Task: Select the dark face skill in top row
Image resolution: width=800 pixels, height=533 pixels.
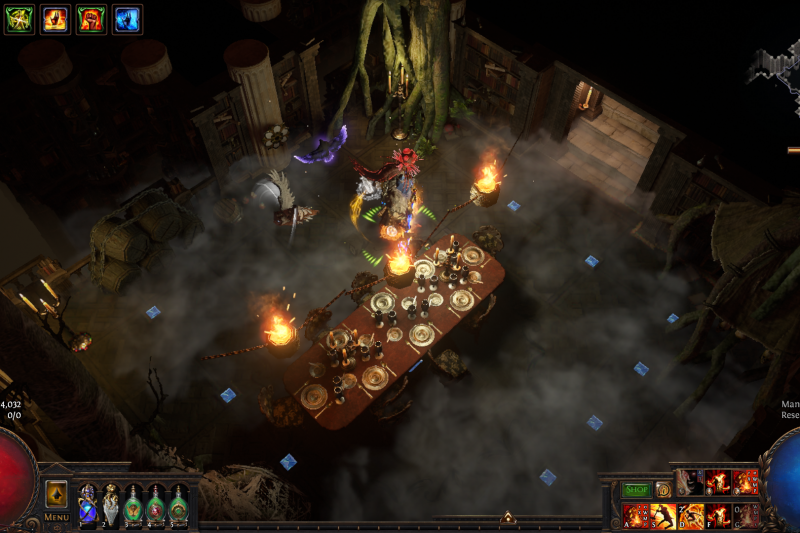Action: coord(690,482)
